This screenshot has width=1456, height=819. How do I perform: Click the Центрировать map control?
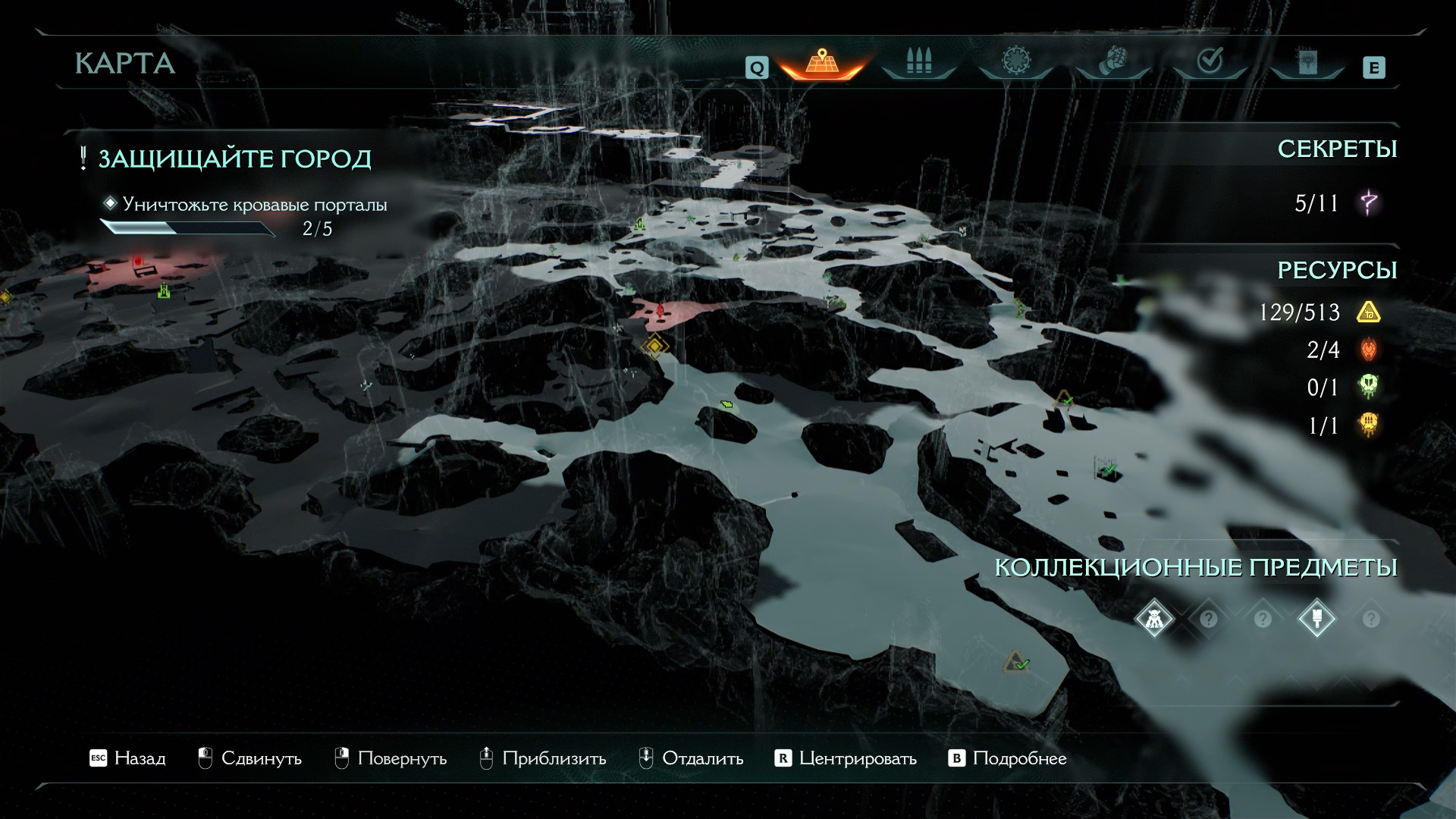tap(846, 758)
